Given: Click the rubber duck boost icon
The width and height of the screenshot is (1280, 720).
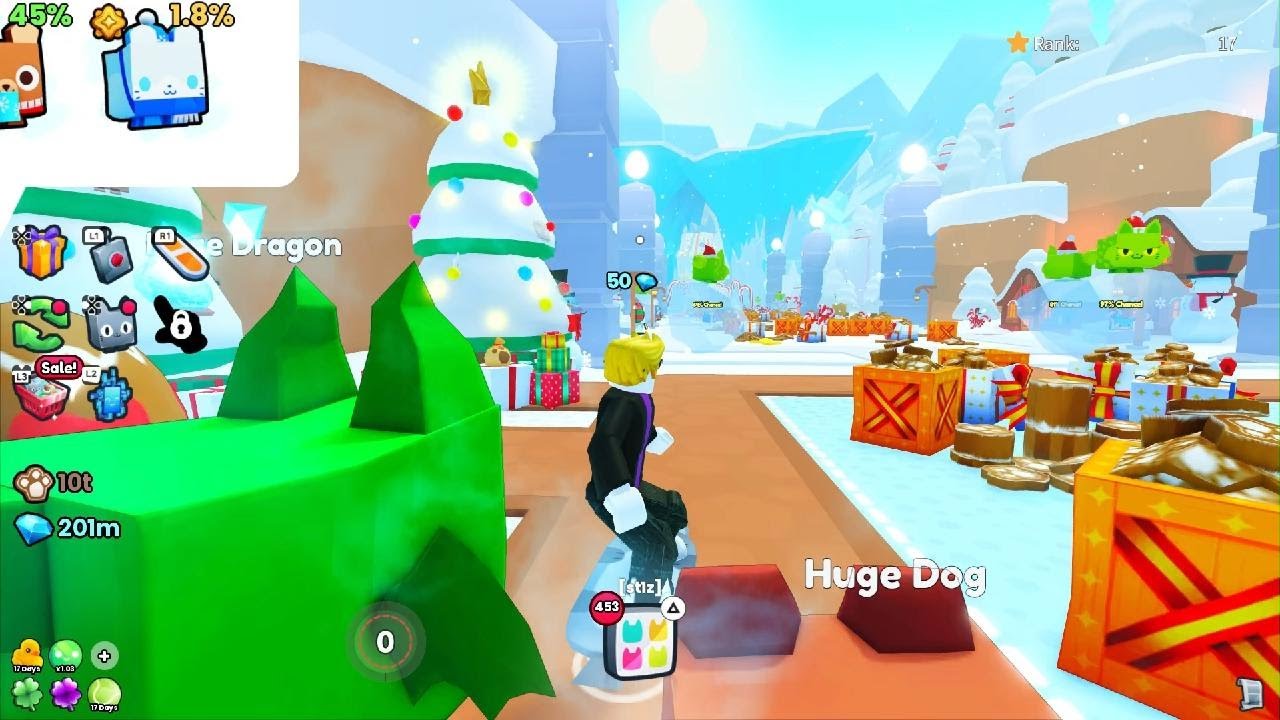Looking at the screenshot, I should [x=26, y=655].
